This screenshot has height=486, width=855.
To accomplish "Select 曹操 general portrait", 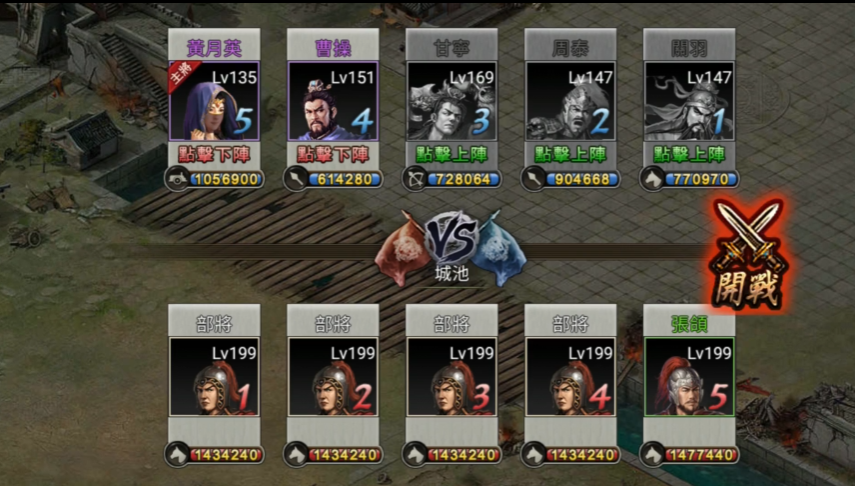I will point(333,101).
